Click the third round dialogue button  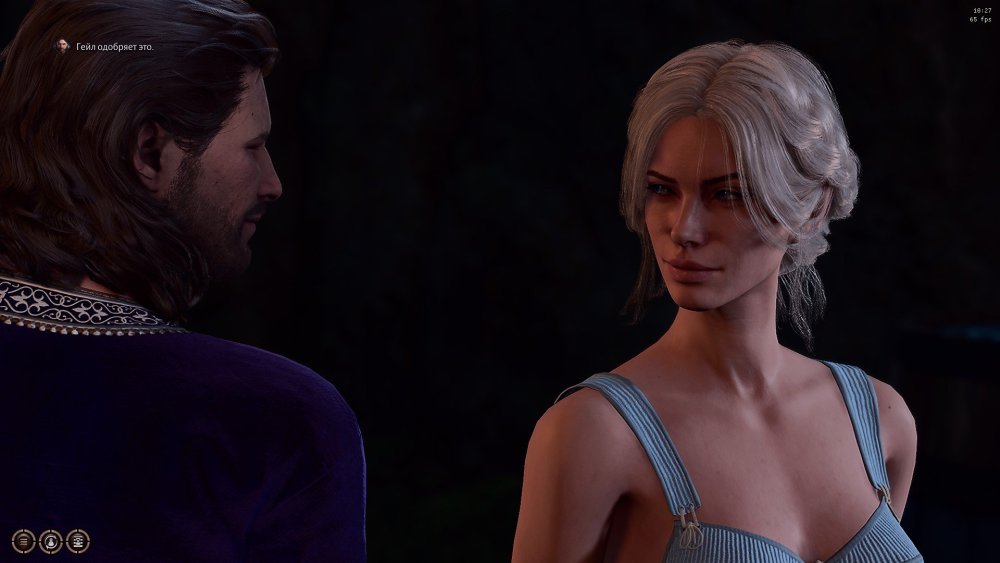coord(78,541)
